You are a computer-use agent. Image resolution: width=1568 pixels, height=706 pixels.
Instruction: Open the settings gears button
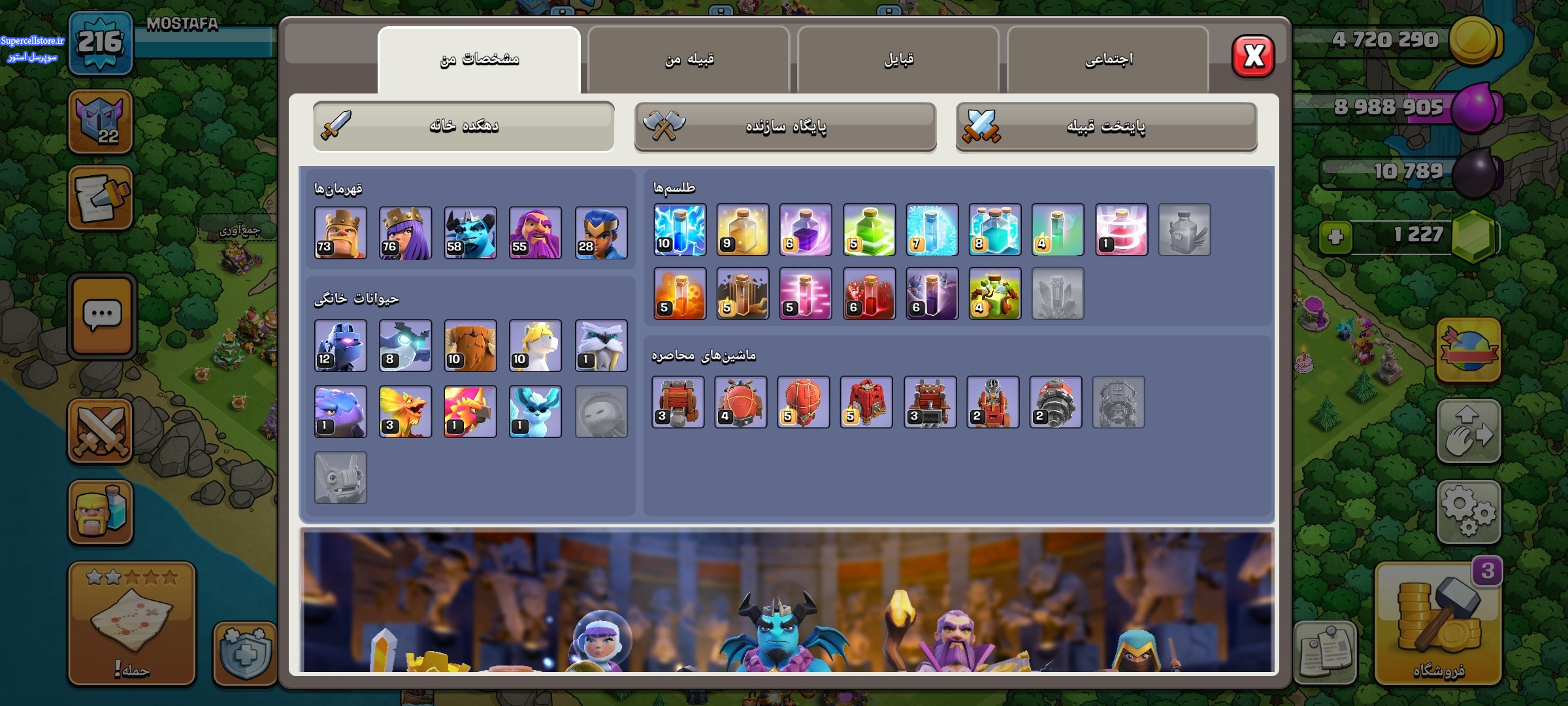pyautogui.click(x=1468, y=512)
